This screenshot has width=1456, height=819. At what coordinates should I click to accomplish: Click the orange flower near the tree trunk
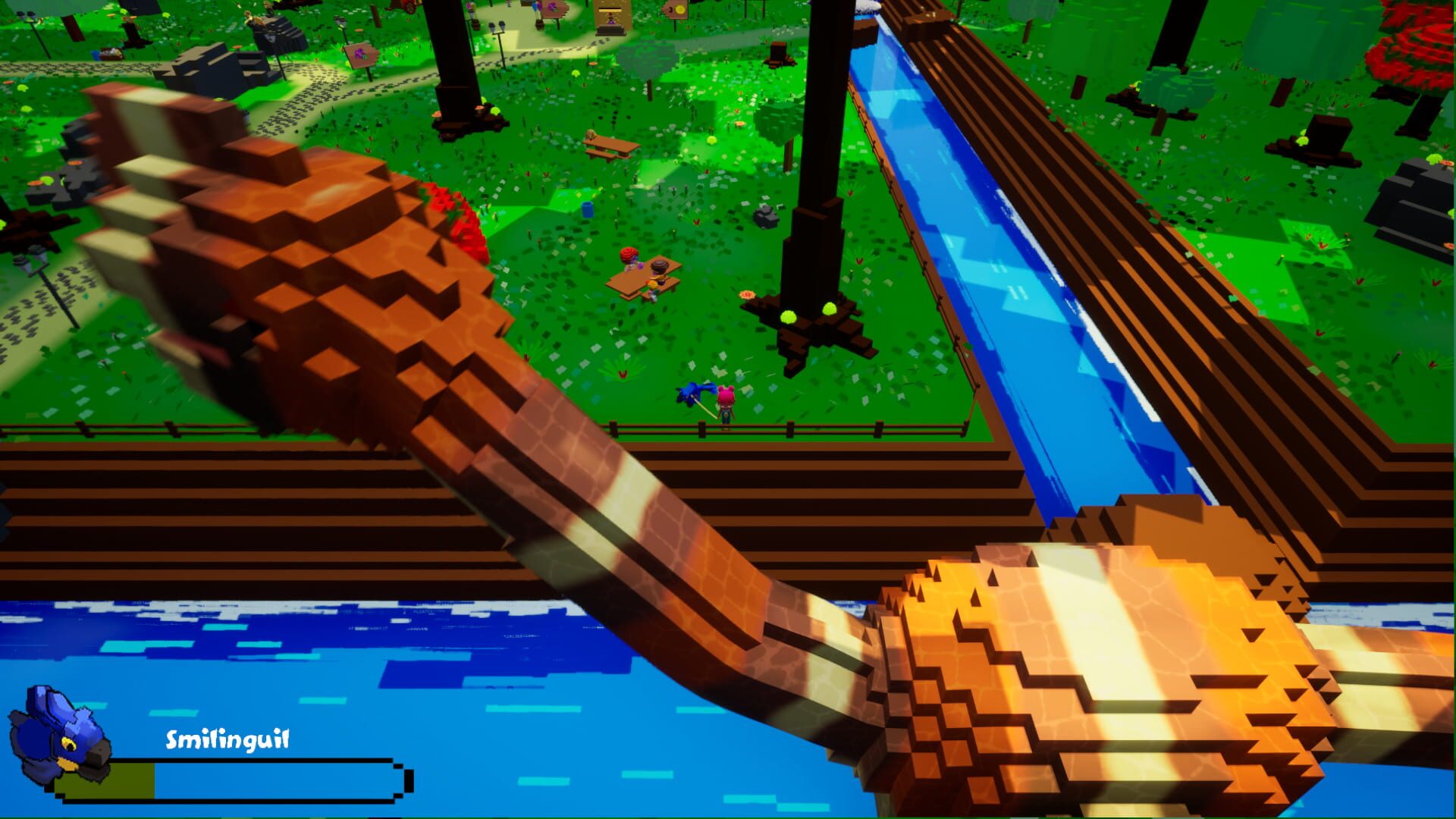[748, 294]
